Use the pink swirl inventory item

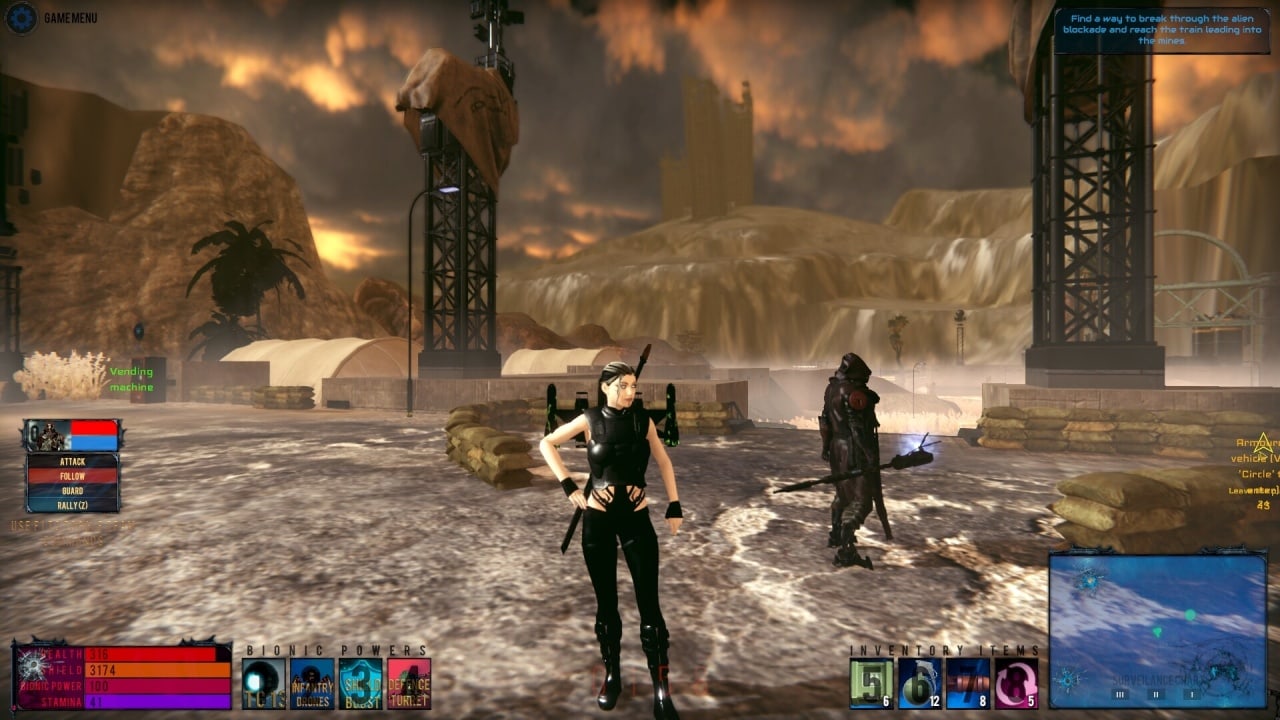click(1015, 684)
